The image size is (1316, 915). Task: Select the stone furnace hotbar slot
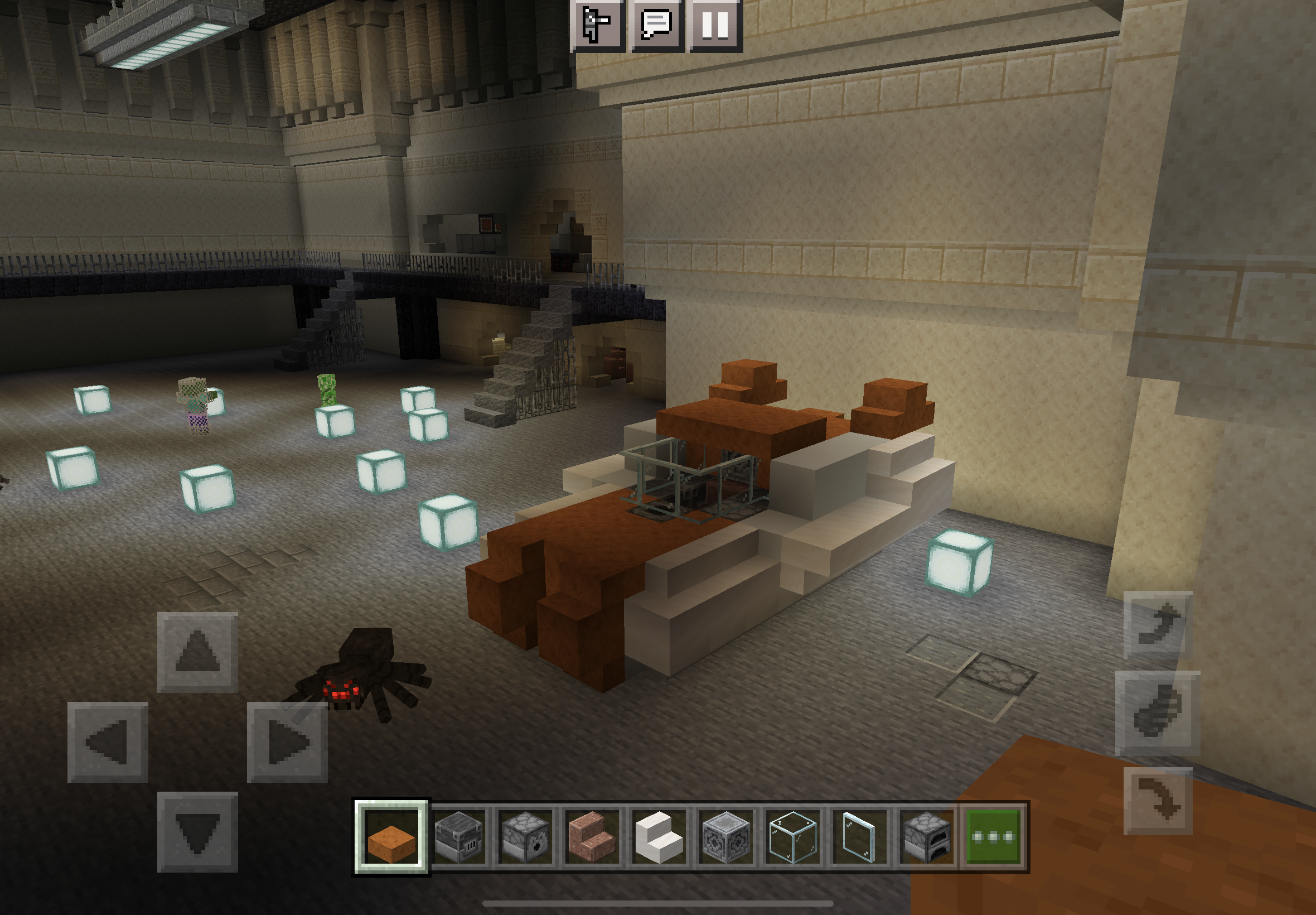[x=926, y=837]
